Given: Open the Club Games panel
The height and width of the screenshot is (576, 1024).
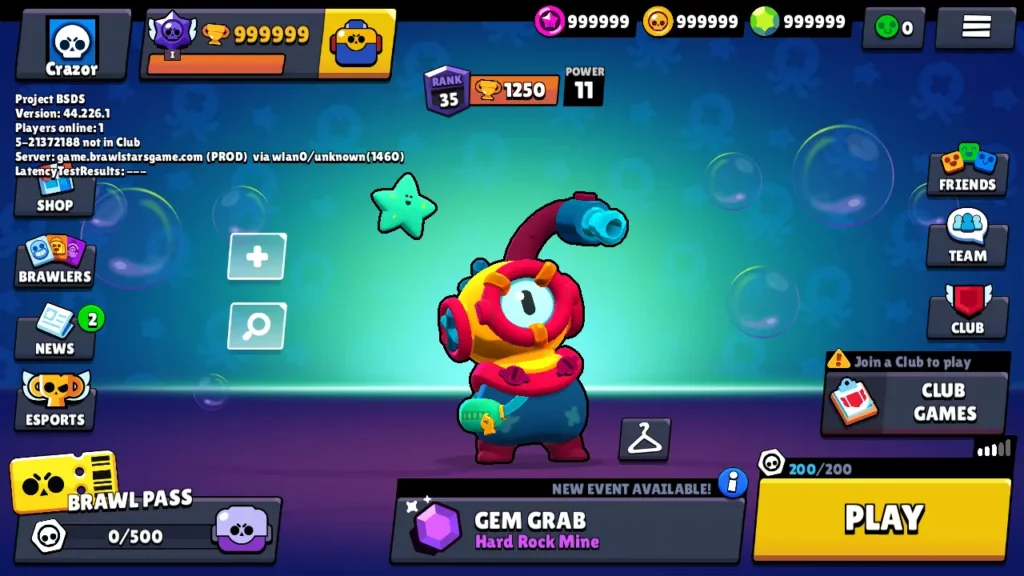Looking at the screenshot, I should click(914, 402).
